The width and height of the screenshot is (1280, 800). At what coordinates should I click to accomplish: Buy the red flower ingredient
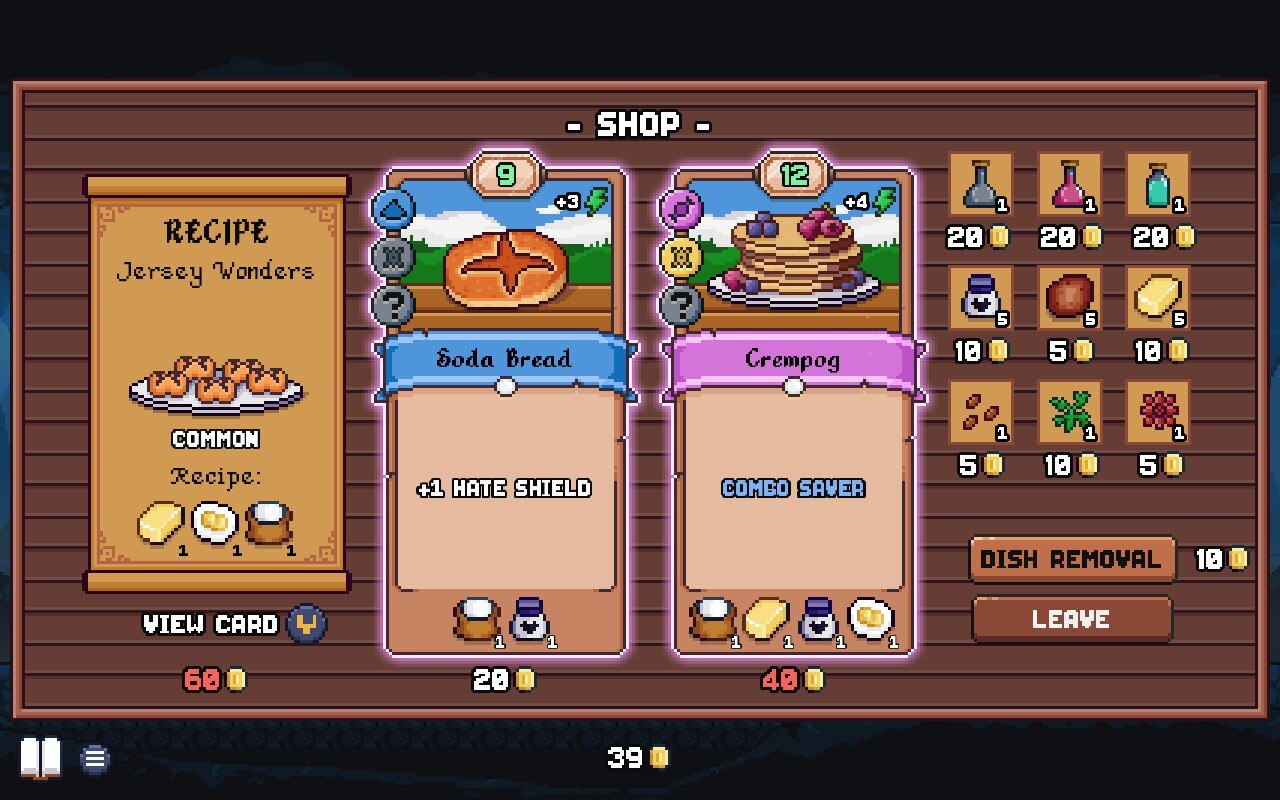tap(1157, 412)
